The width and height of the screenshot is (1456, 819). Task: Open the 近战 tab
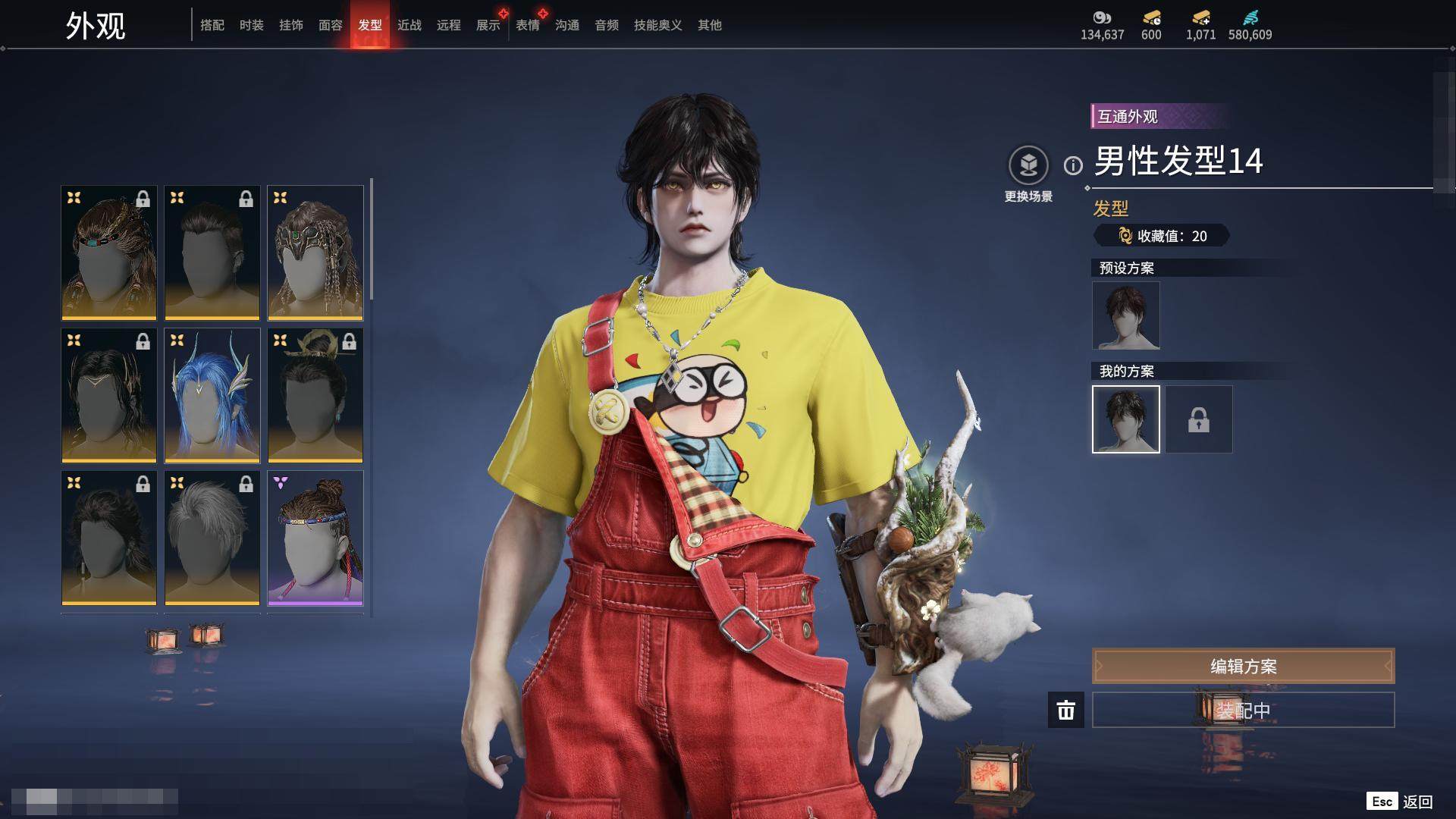(409, 25)
